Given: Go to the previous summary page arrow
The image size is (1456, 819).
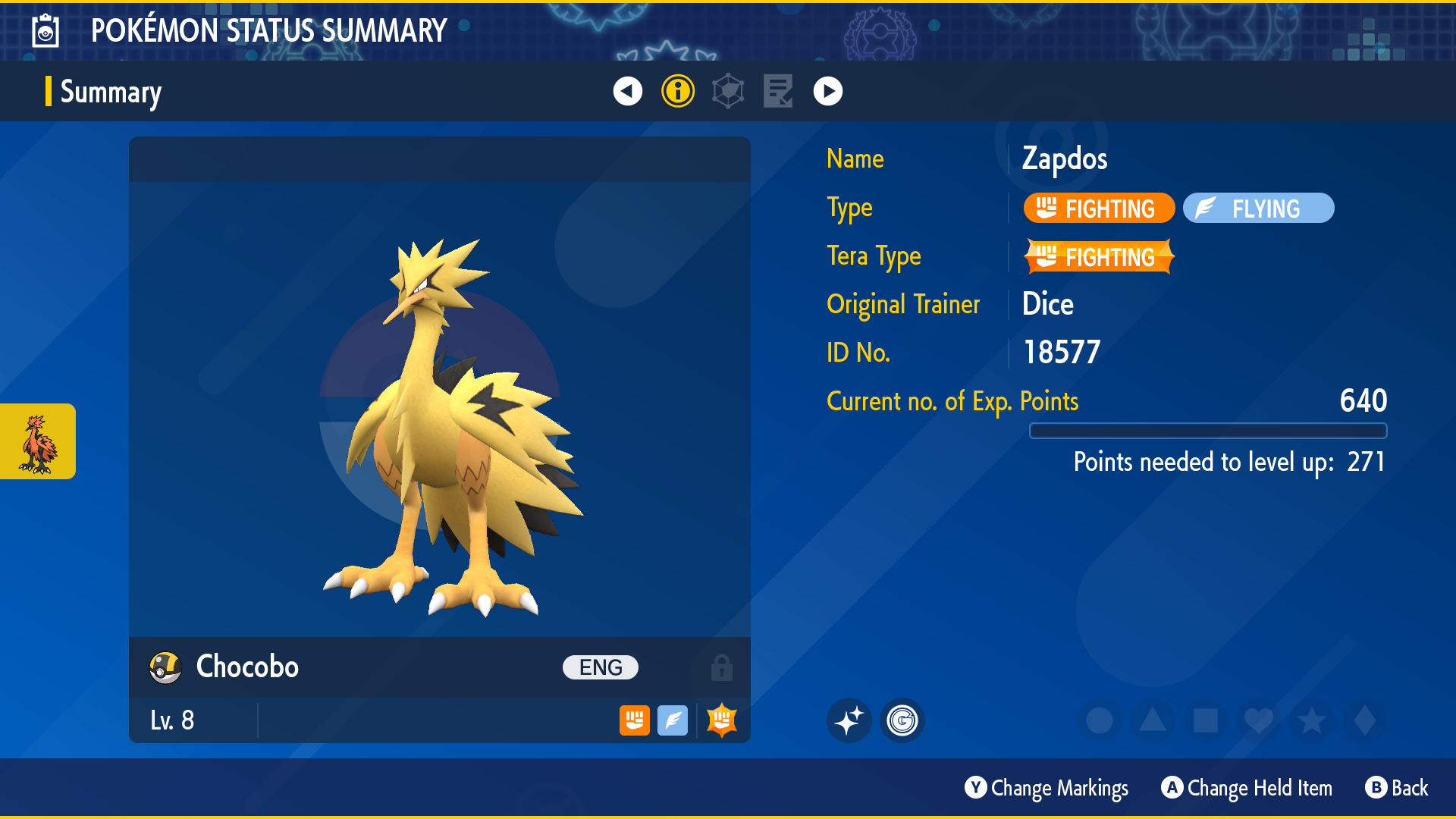Looking at the screenshot, I should (627, 92).
